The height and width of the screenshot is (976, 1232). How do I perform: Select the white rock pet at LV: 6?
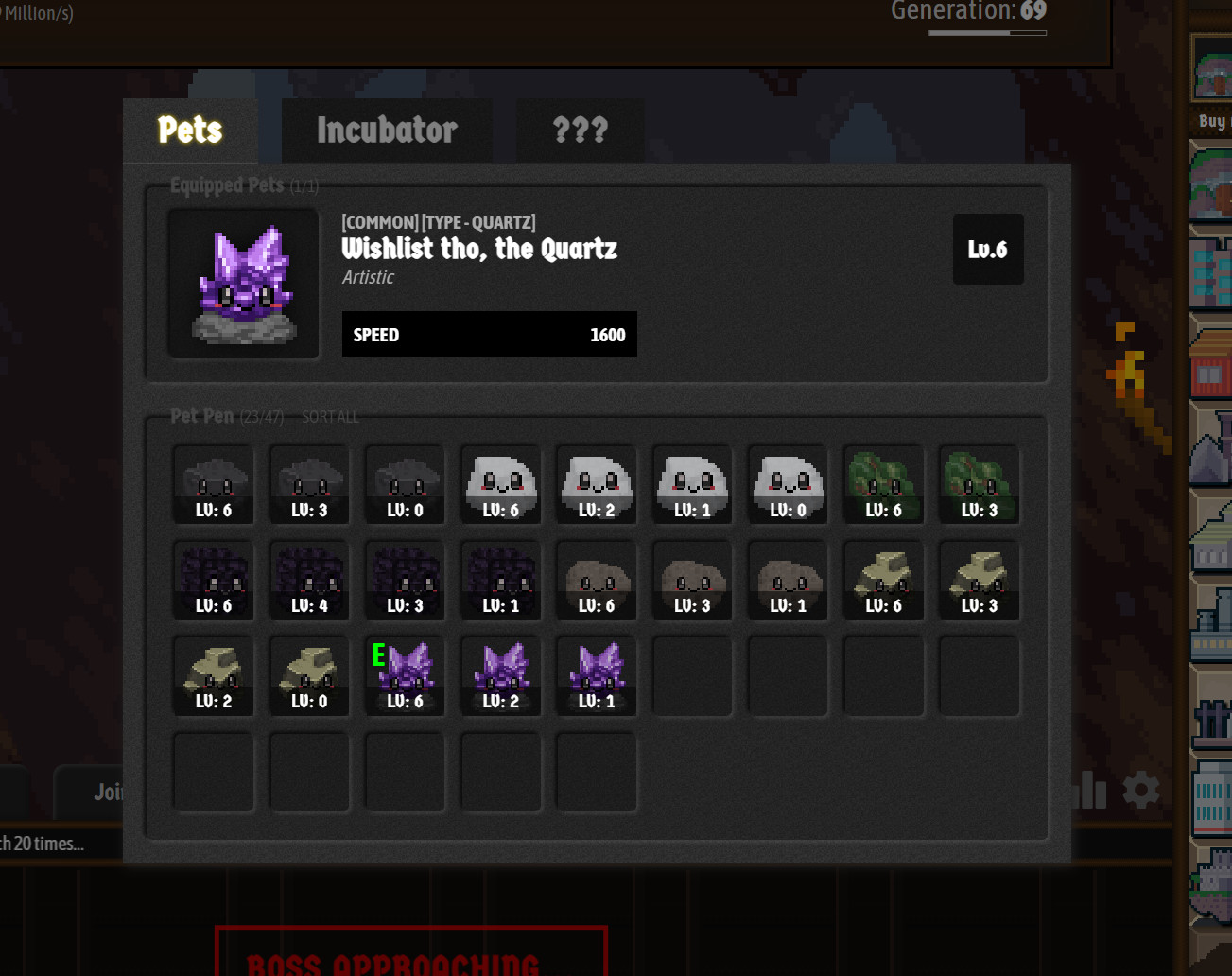(500, 484)
